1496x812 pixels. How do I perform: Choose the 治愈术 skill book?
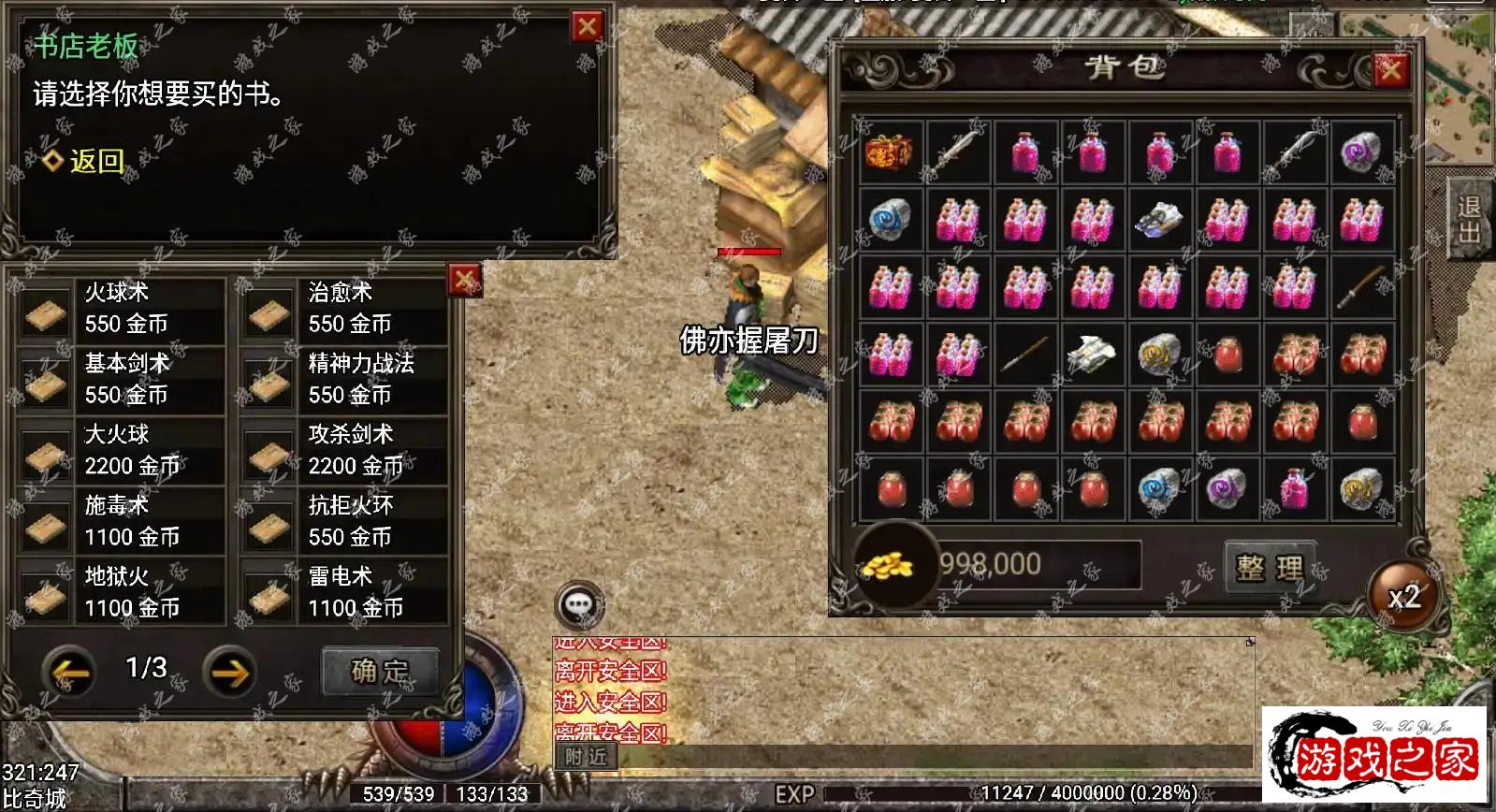coord(344,309)
